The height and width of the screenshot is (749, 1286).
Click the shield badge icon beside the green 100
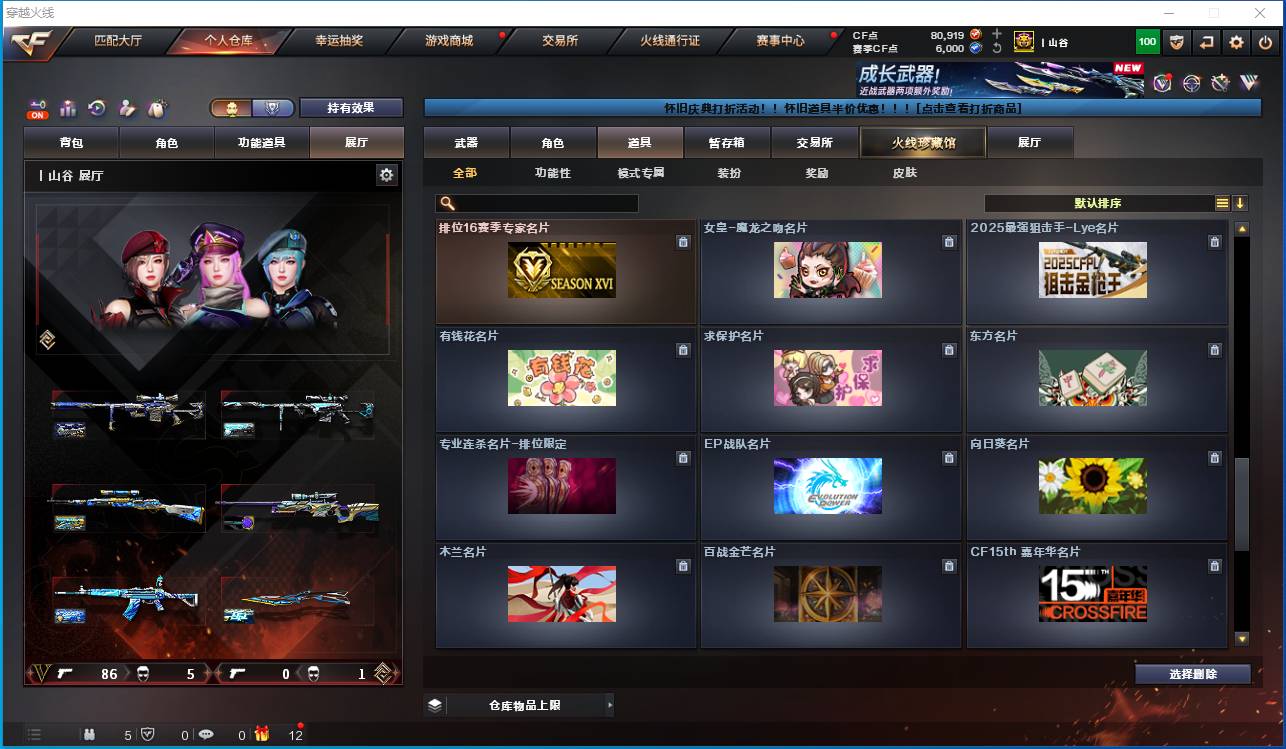coord(1176,42)
